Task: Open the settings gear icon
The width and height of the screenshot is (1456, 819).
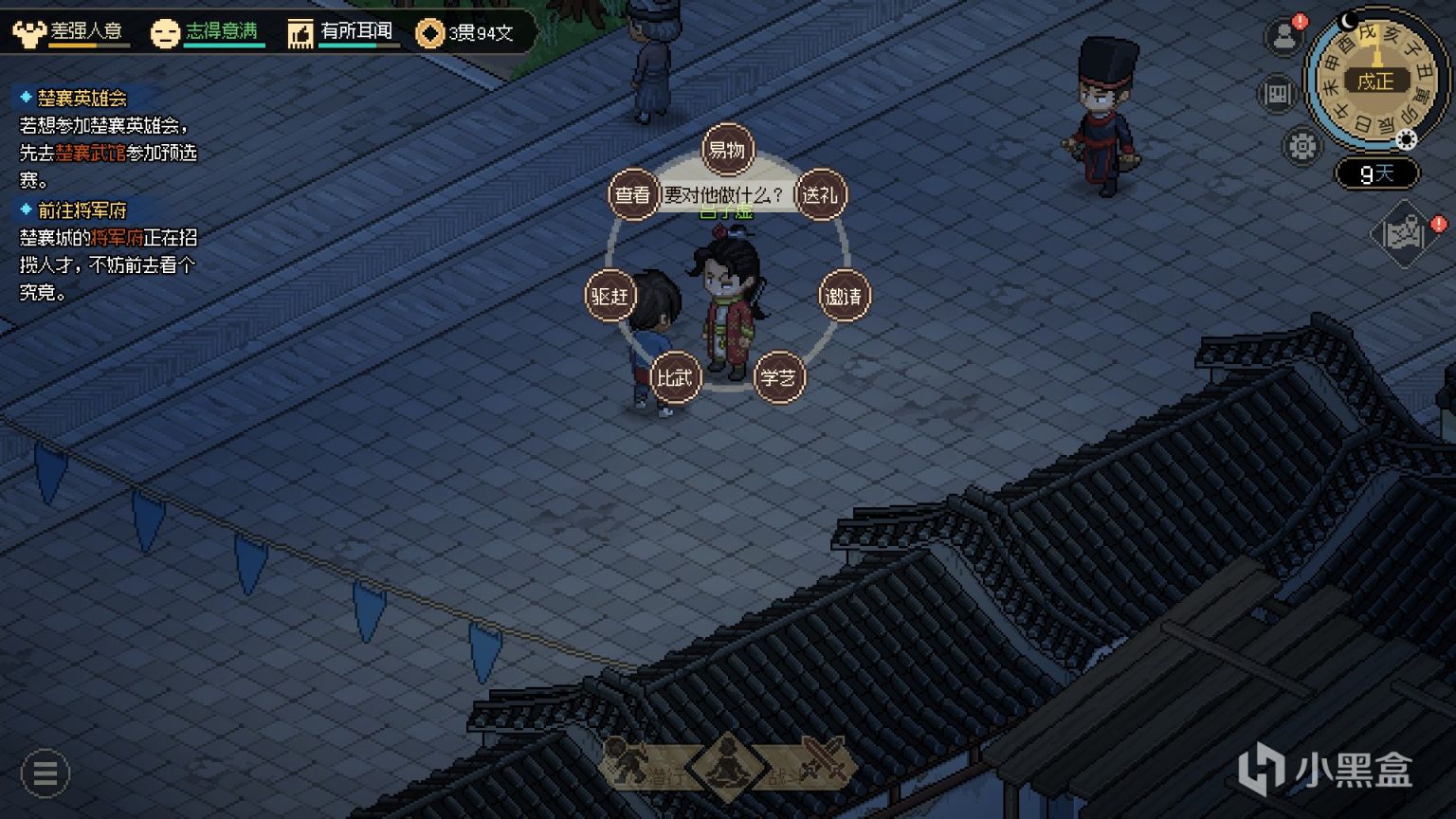Action: coord(1300,145)
